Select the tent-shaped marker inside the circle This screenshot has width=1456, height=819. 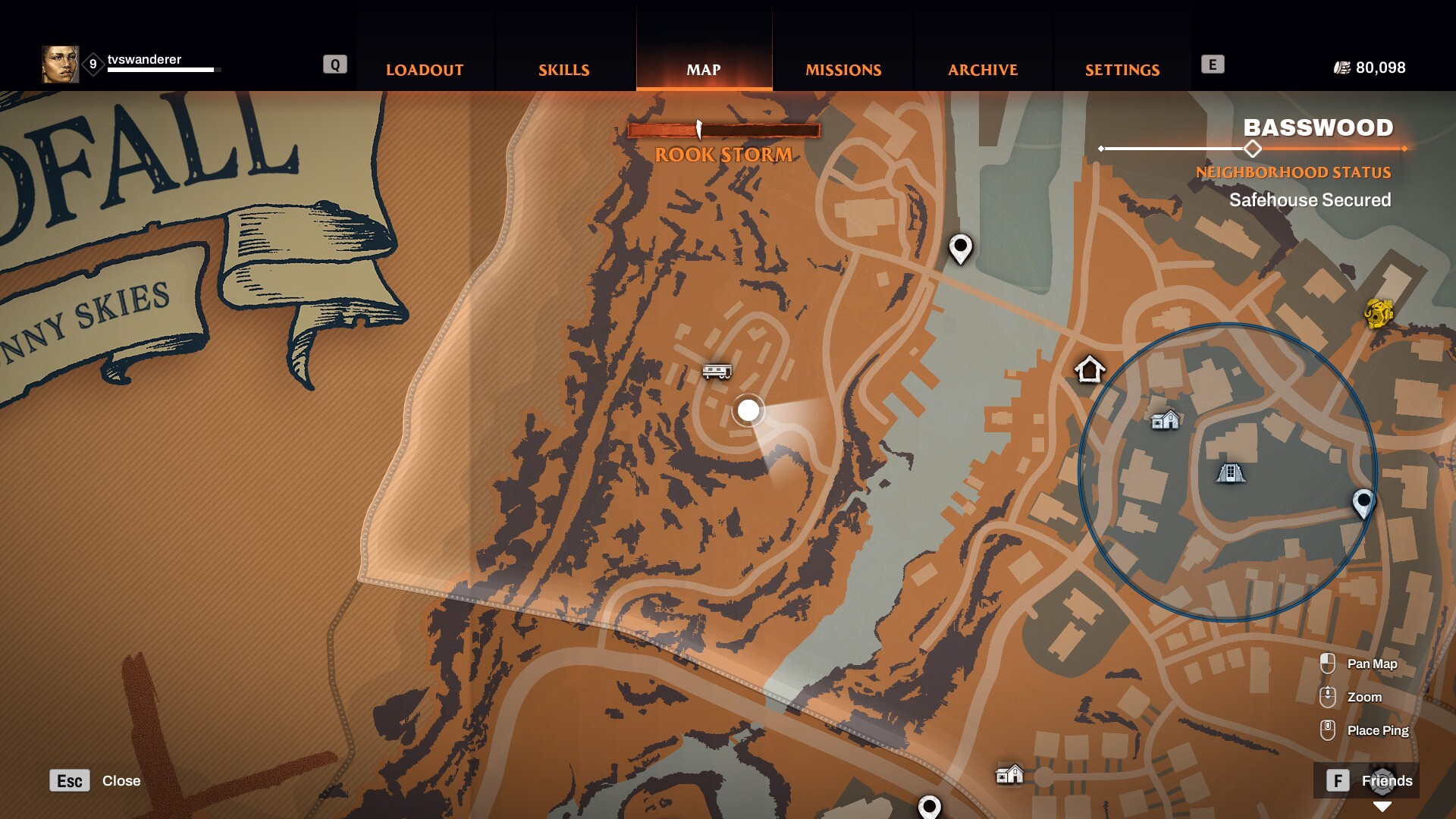(1230, 473)
